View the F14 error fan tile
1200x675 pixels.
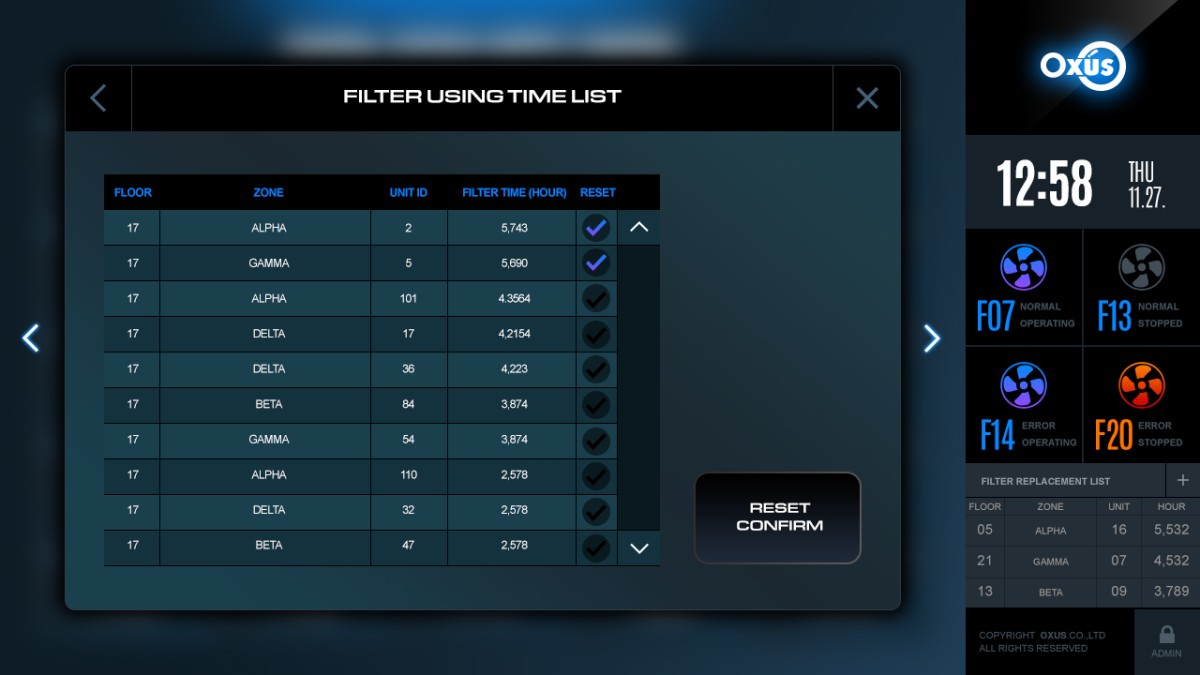click(x=1024, y=406)
